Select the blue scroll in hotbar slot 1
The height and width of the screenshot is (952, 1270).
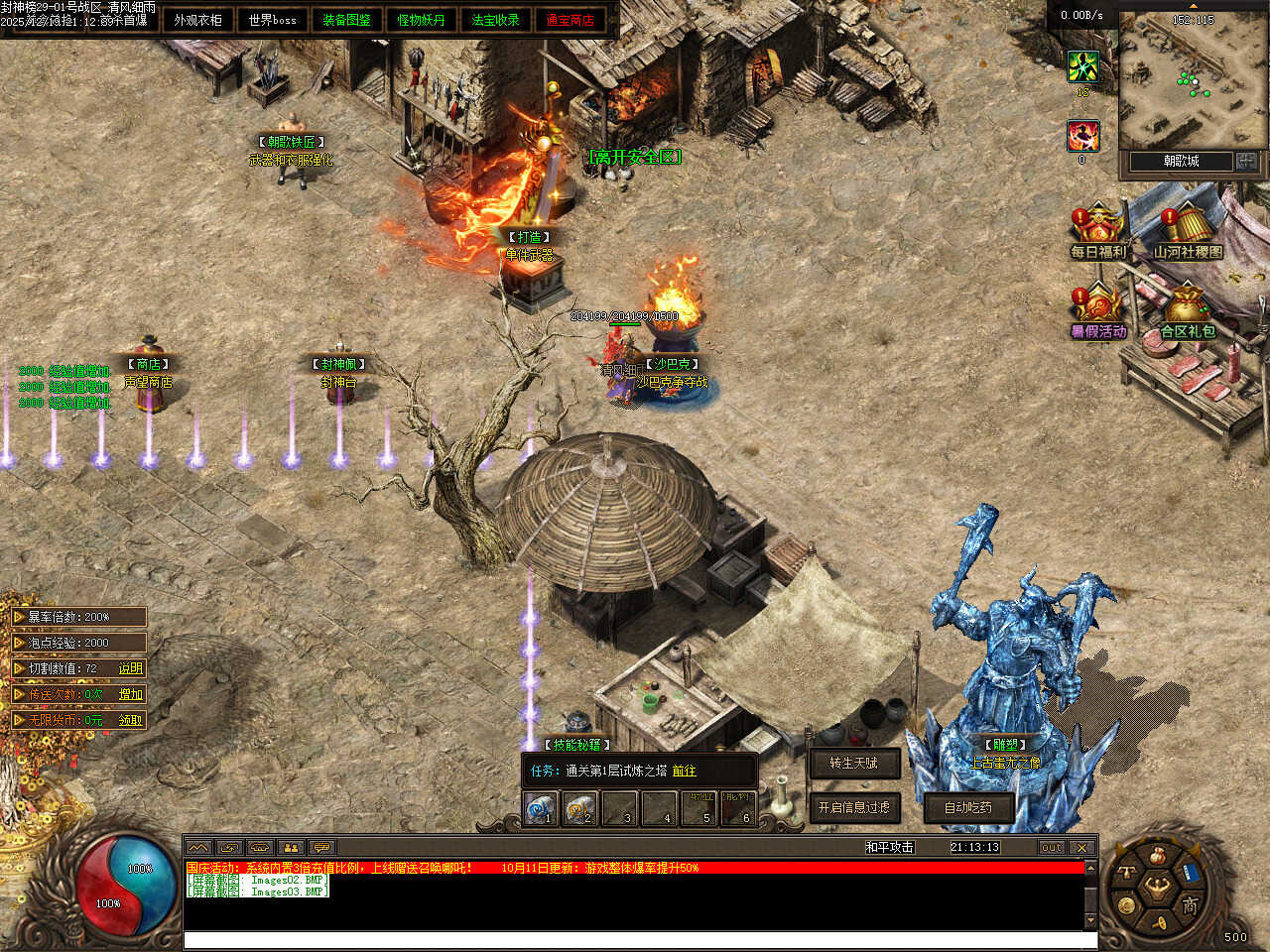coord(540,809)
